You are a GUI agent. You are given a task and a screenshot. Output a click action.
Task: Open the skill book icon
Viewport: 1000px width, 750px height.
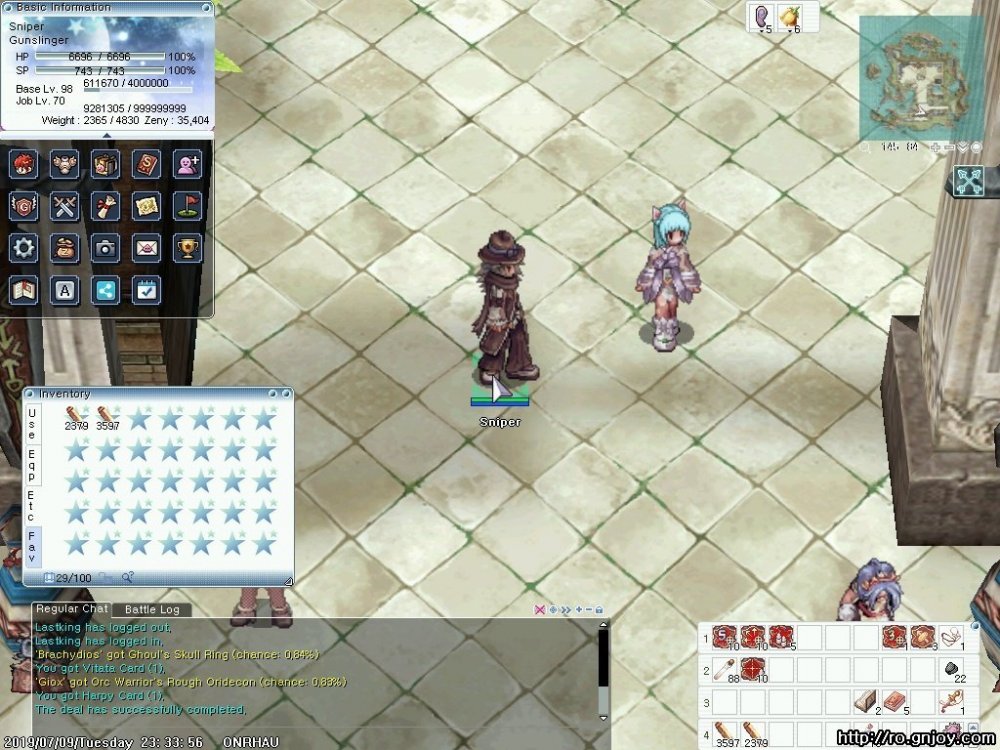pyautogui.click(x=147, y=163)
